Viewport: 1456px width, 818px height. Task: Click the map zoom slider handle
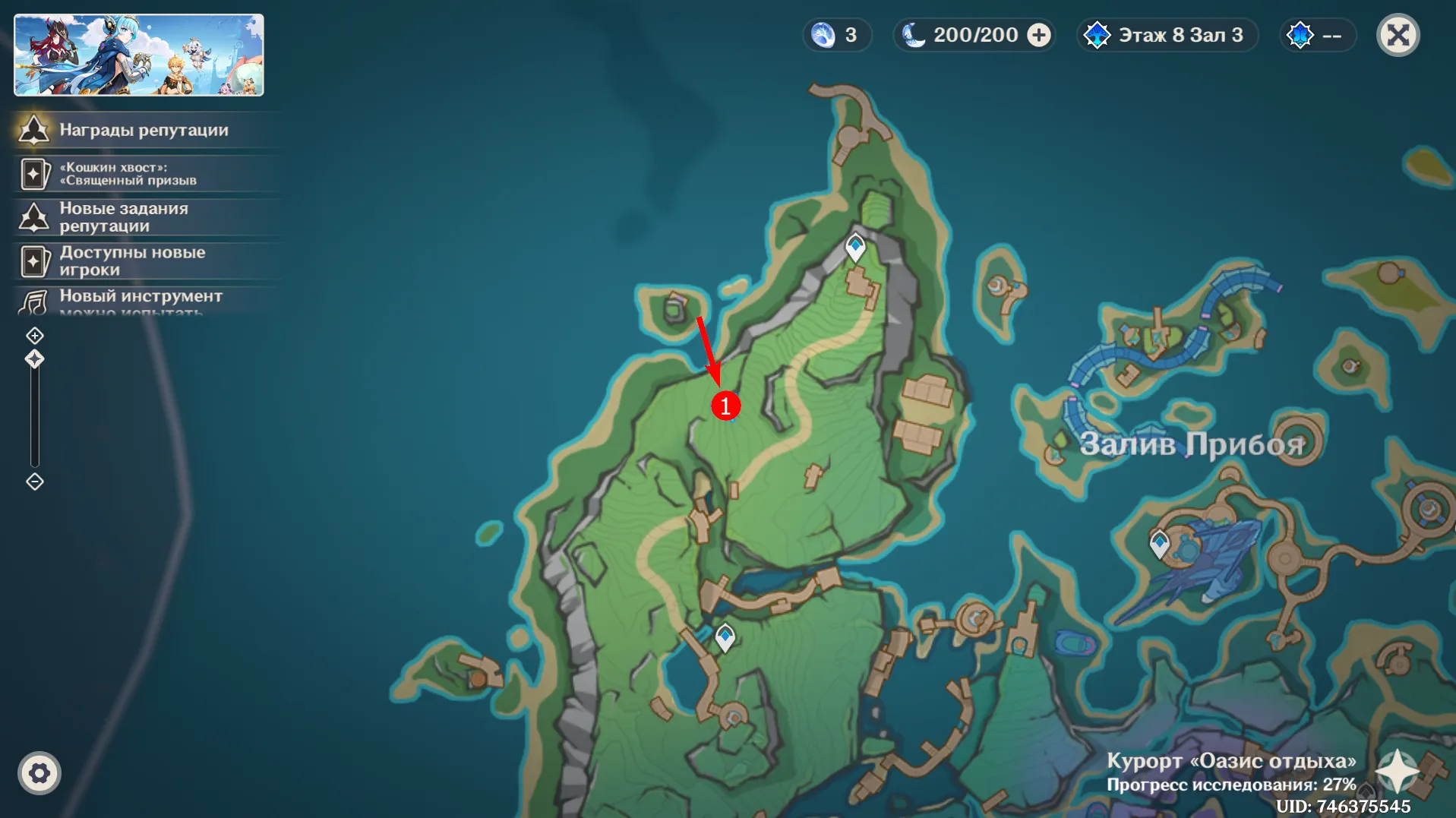coord(35,359)
